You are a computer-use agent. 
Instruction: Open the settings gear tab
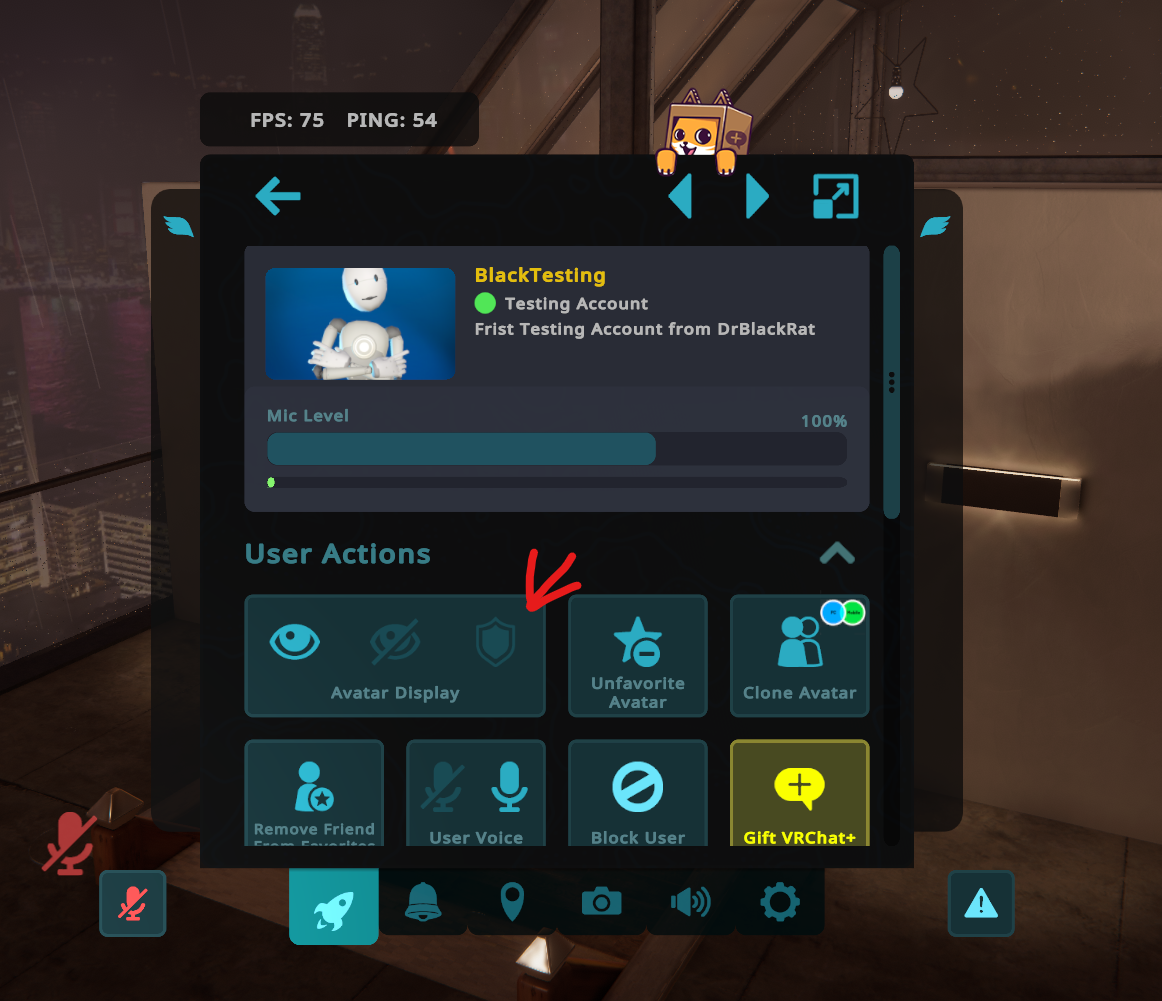pos(780,903)
